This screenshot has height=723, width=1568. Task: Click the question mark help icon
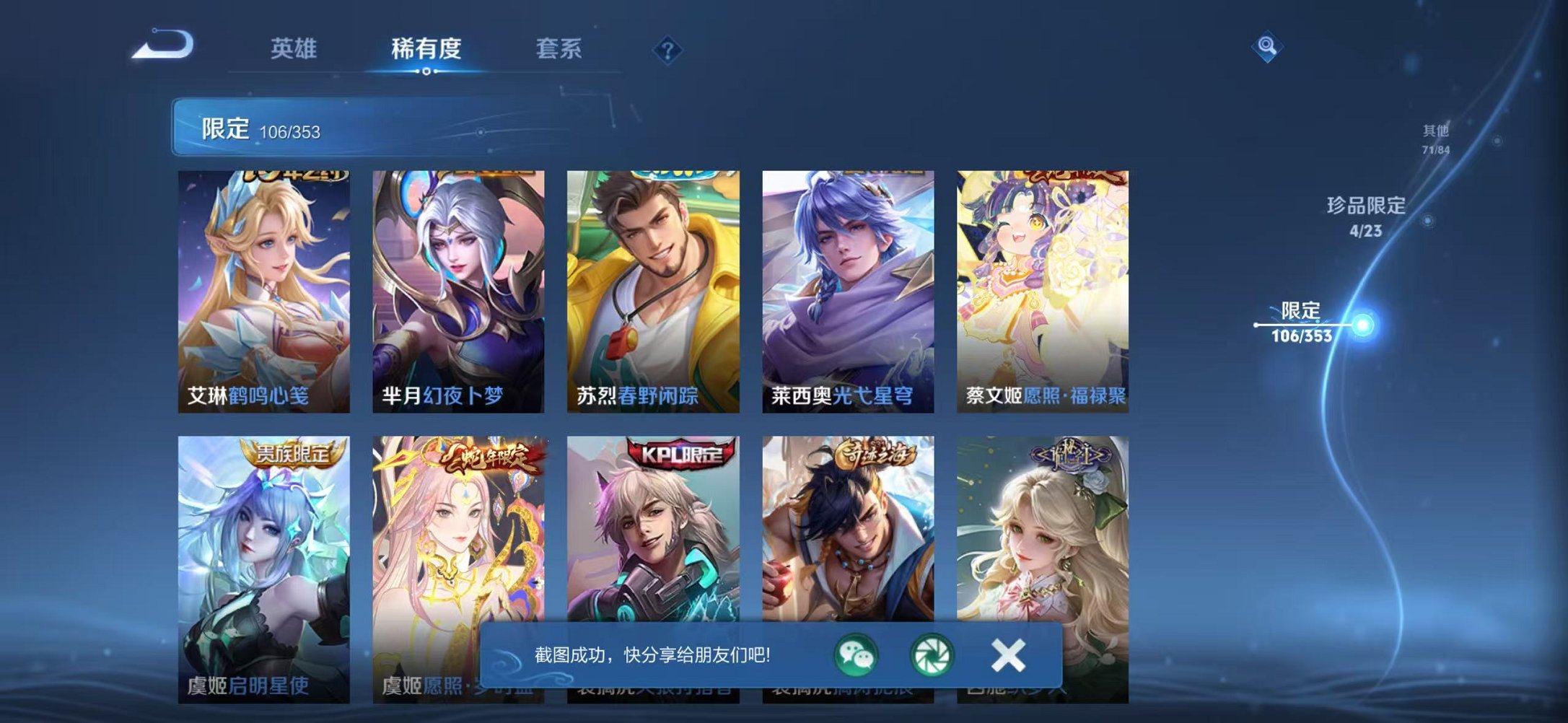coord(667,49)
